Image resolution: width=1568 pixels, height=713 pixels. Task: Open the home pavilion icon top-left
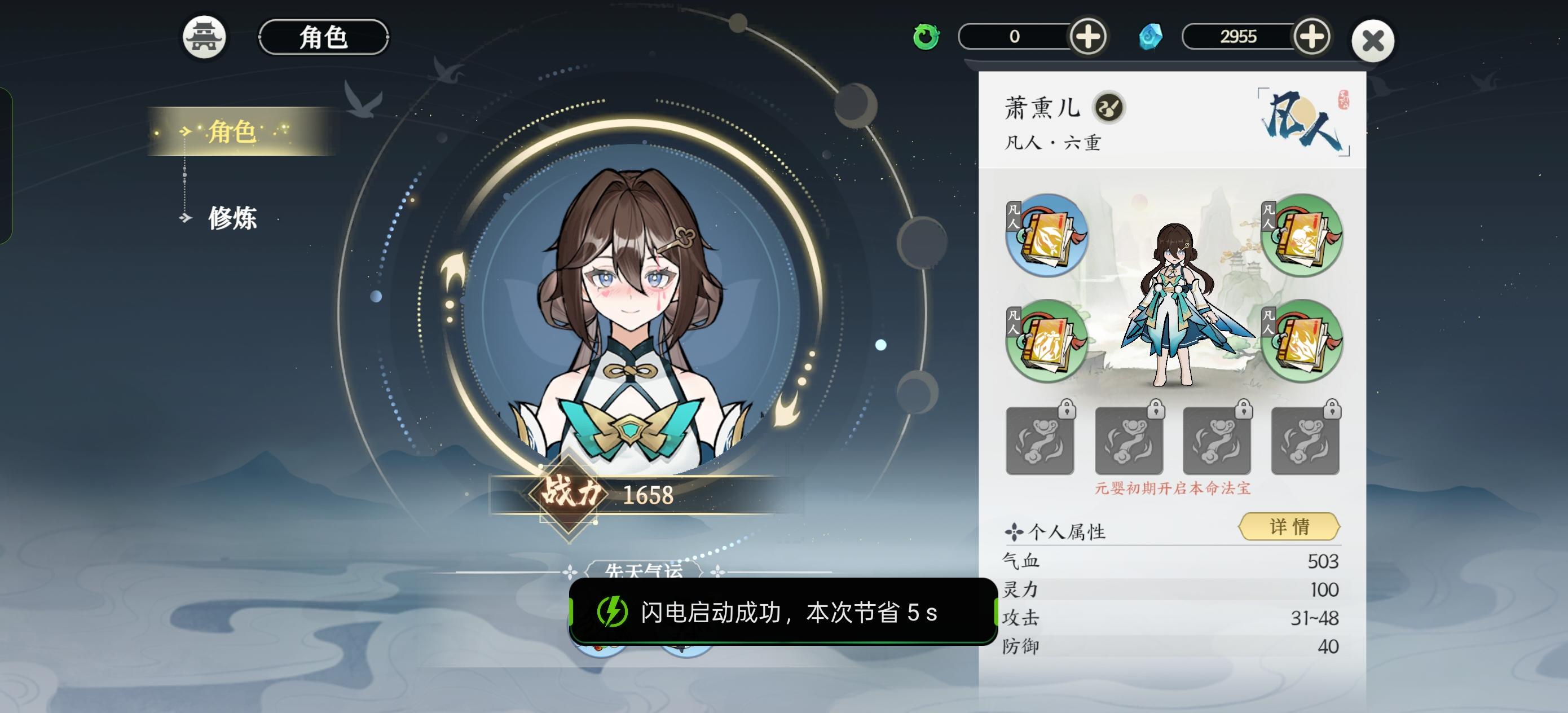205,38
